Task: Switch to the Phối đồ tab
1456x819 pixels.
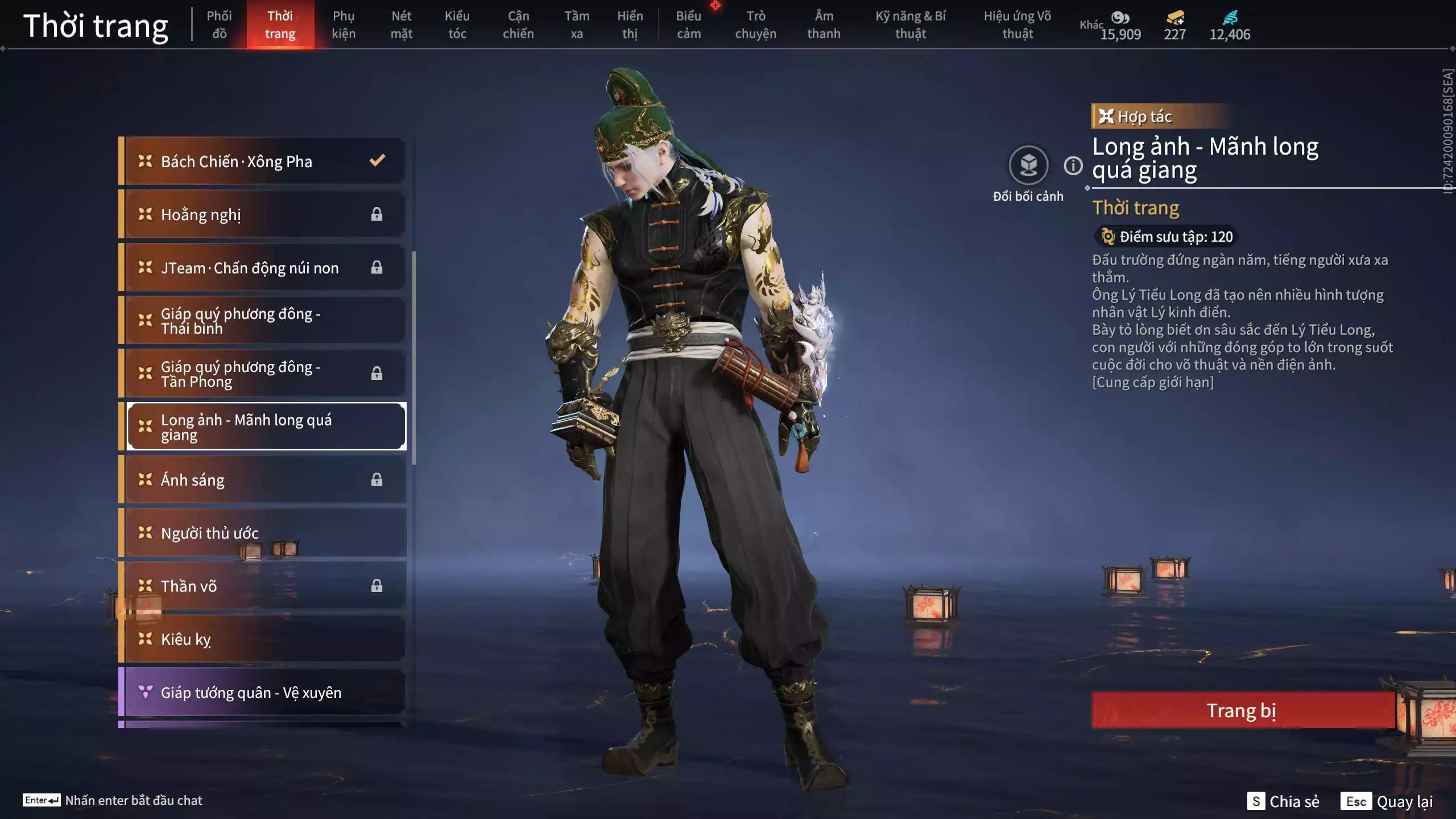Action: pyautogui.click(x=219, y=25)
